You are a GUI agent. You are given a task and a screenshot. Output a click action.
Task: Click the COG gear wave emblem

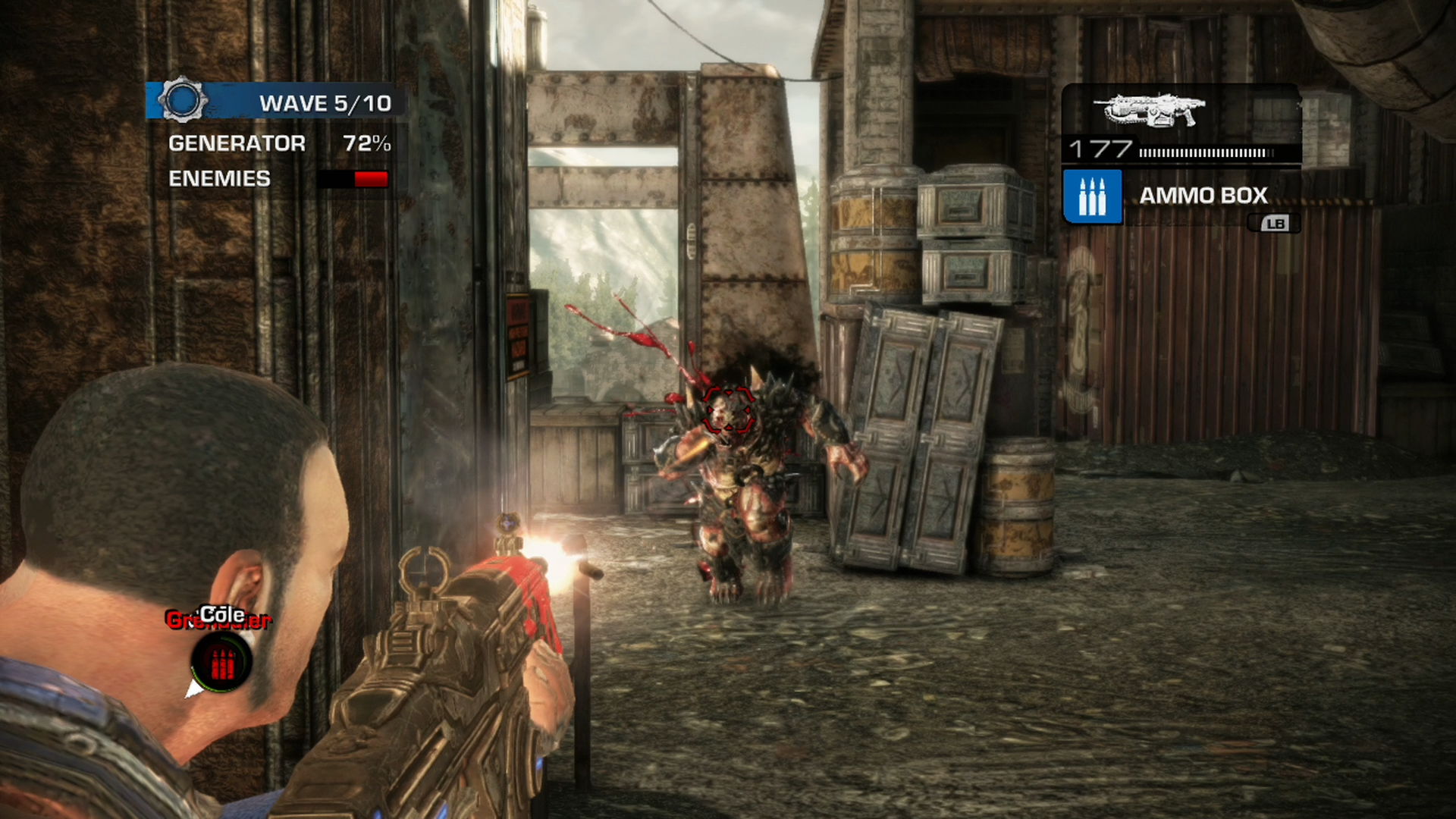[182, 100]
